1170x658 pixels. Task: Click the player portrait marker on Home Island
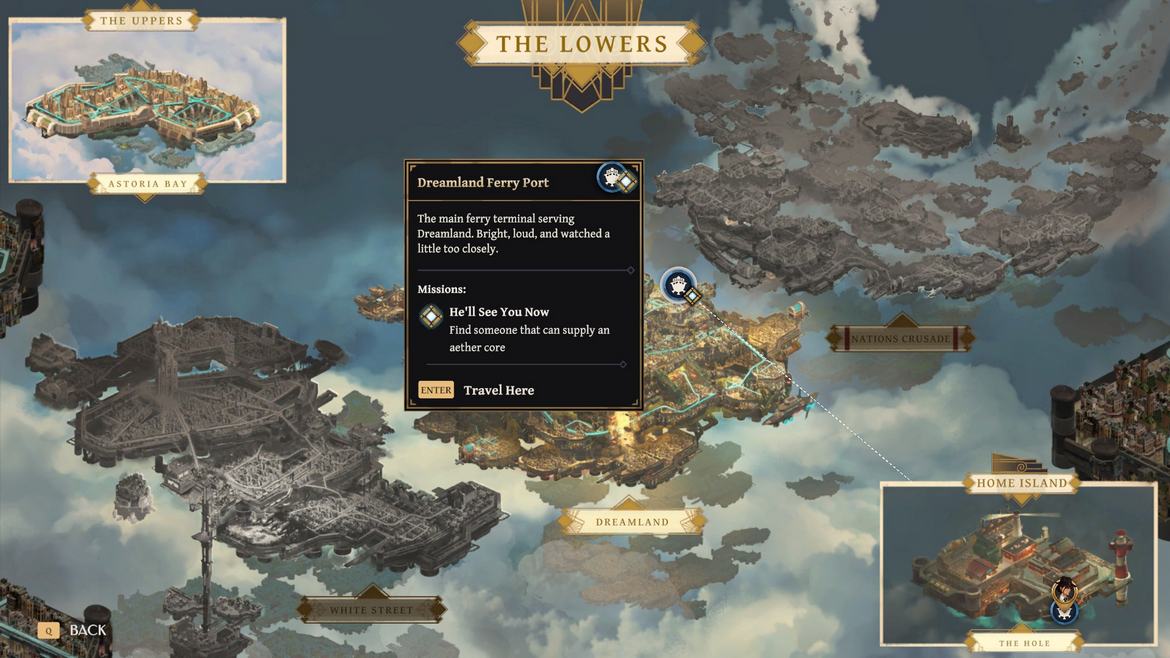pyautogui.click(x=1066, y=590)
